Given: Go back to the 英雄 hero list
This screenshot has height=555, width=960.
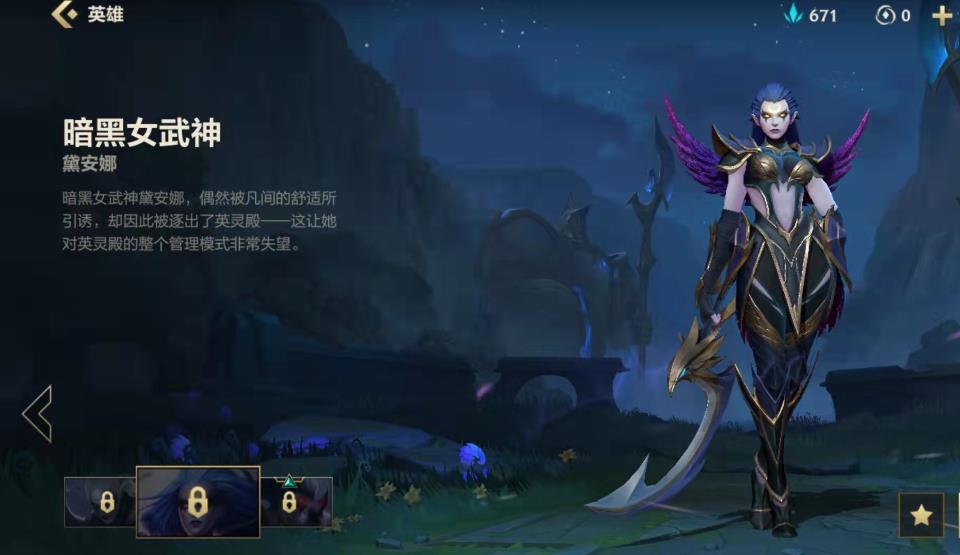Looking at the screenshot, I should pos(65,15).
